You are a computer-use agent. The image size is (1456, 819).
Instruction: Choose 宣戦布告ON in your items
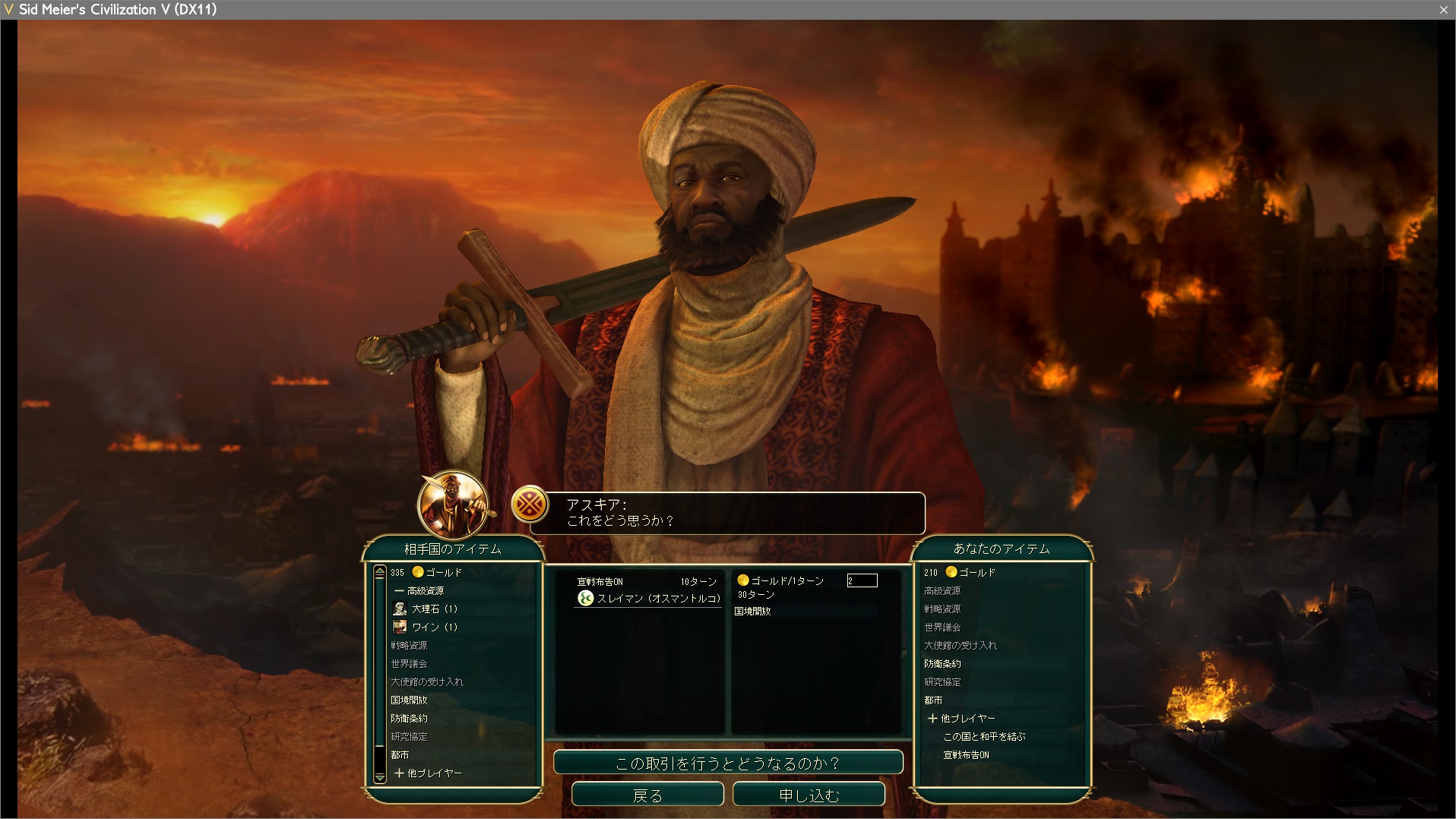click(x=966, y=754)
